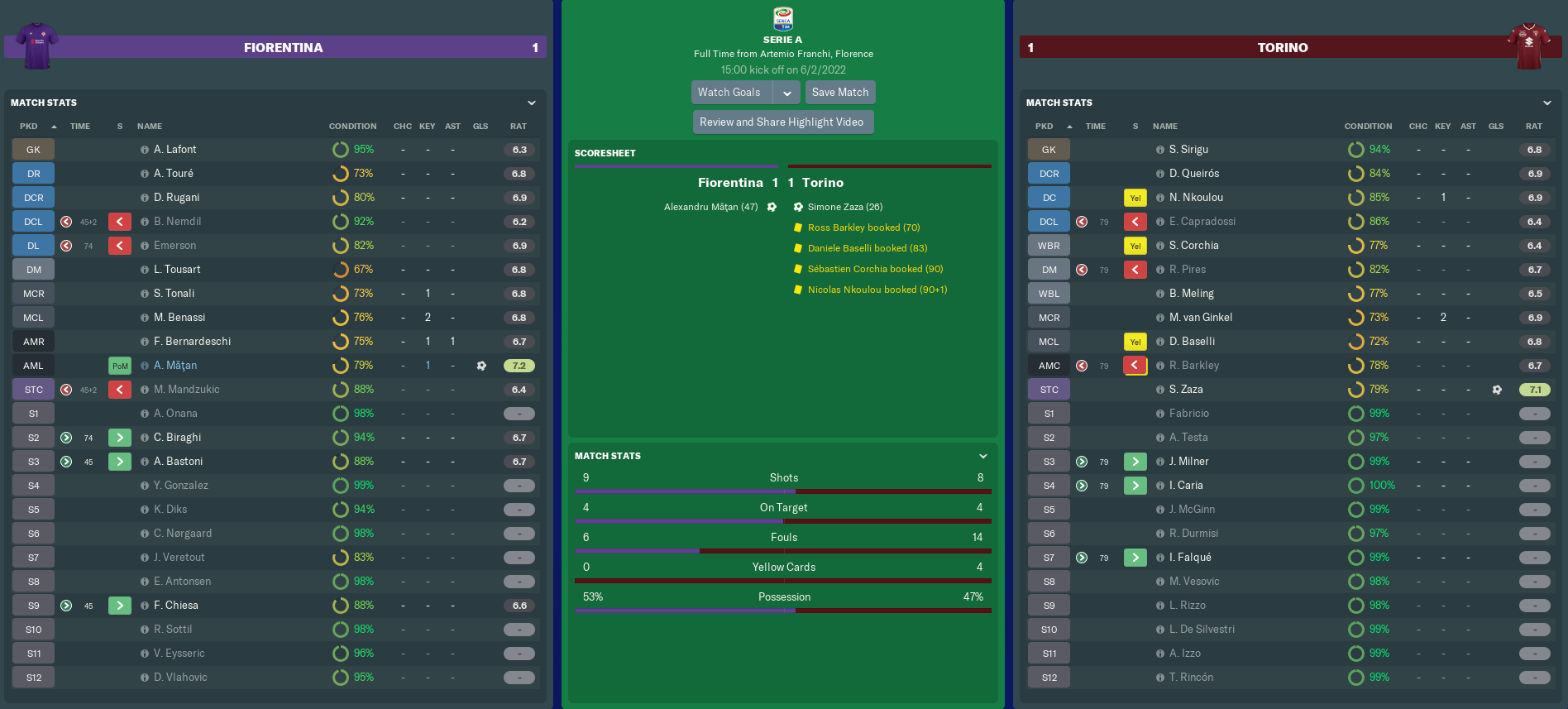Viewport: 1568px width, 709px height.
Task: Open the dropdown arrow beside Watch Goals
Action: click(787, 93)
